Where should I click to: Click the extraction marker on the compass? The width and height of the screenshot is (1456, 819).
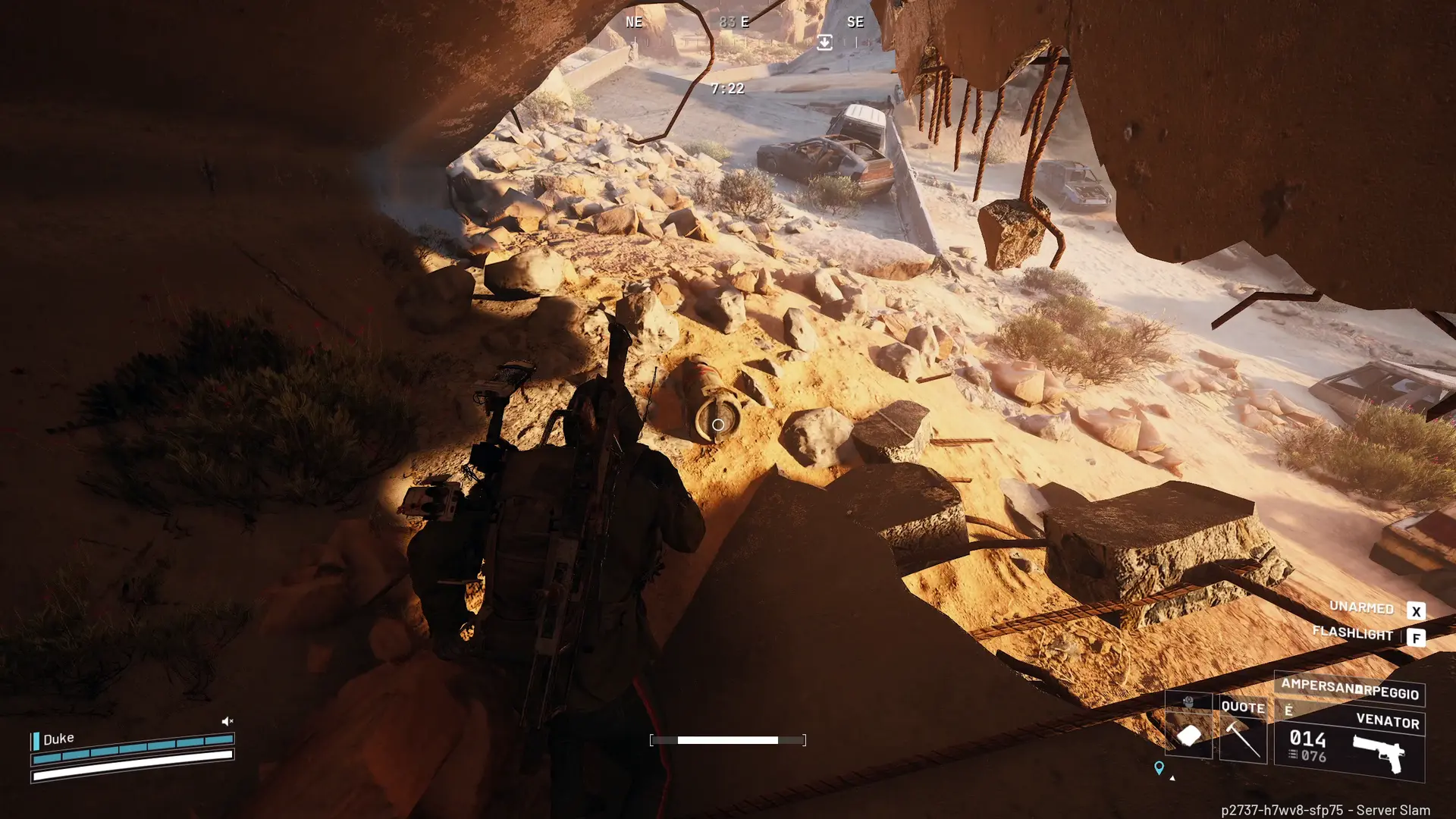click(824, 42)
